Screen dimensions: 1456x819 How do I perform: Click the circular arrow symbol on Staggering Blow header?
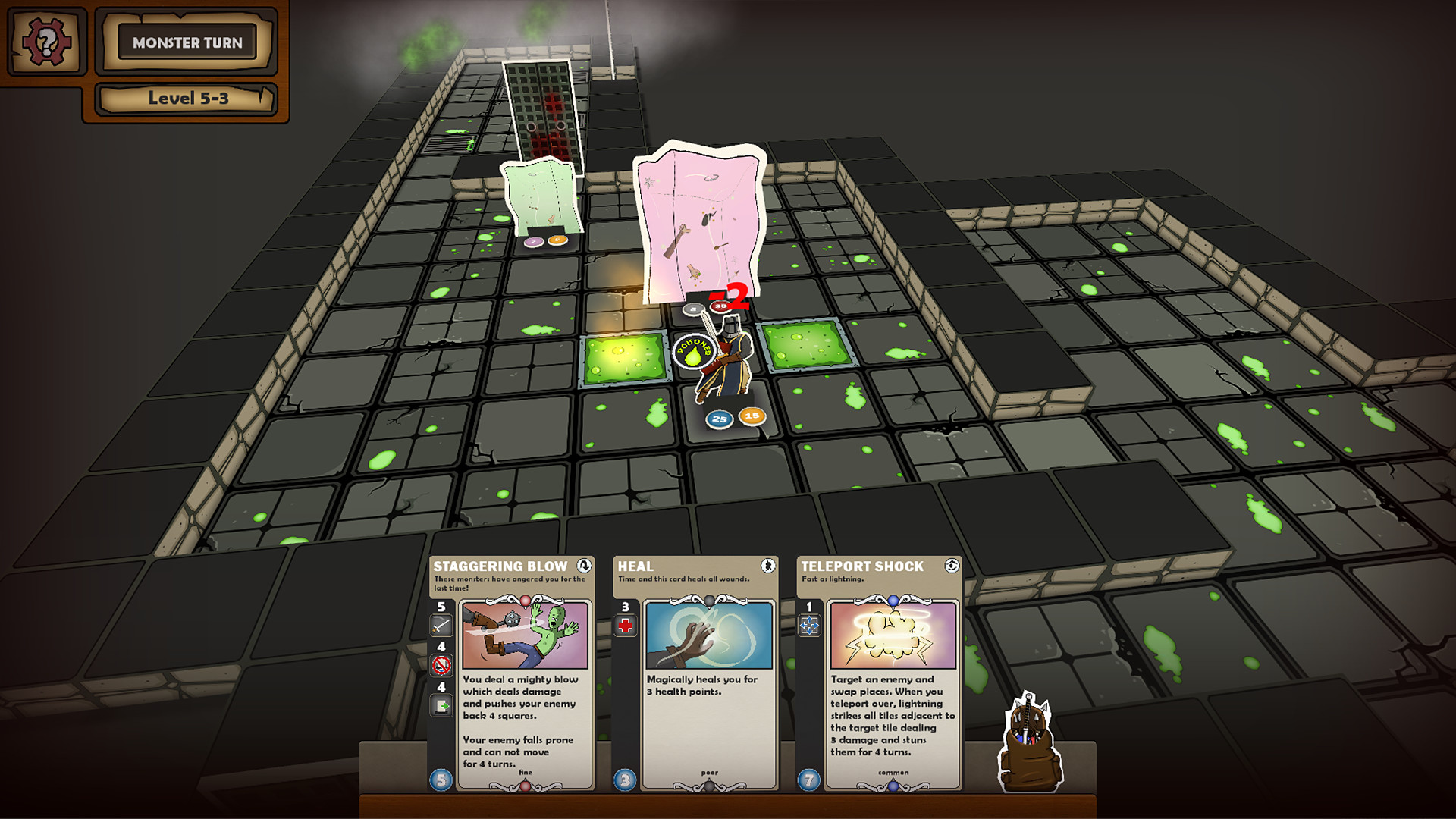click(x=584, y=566)
